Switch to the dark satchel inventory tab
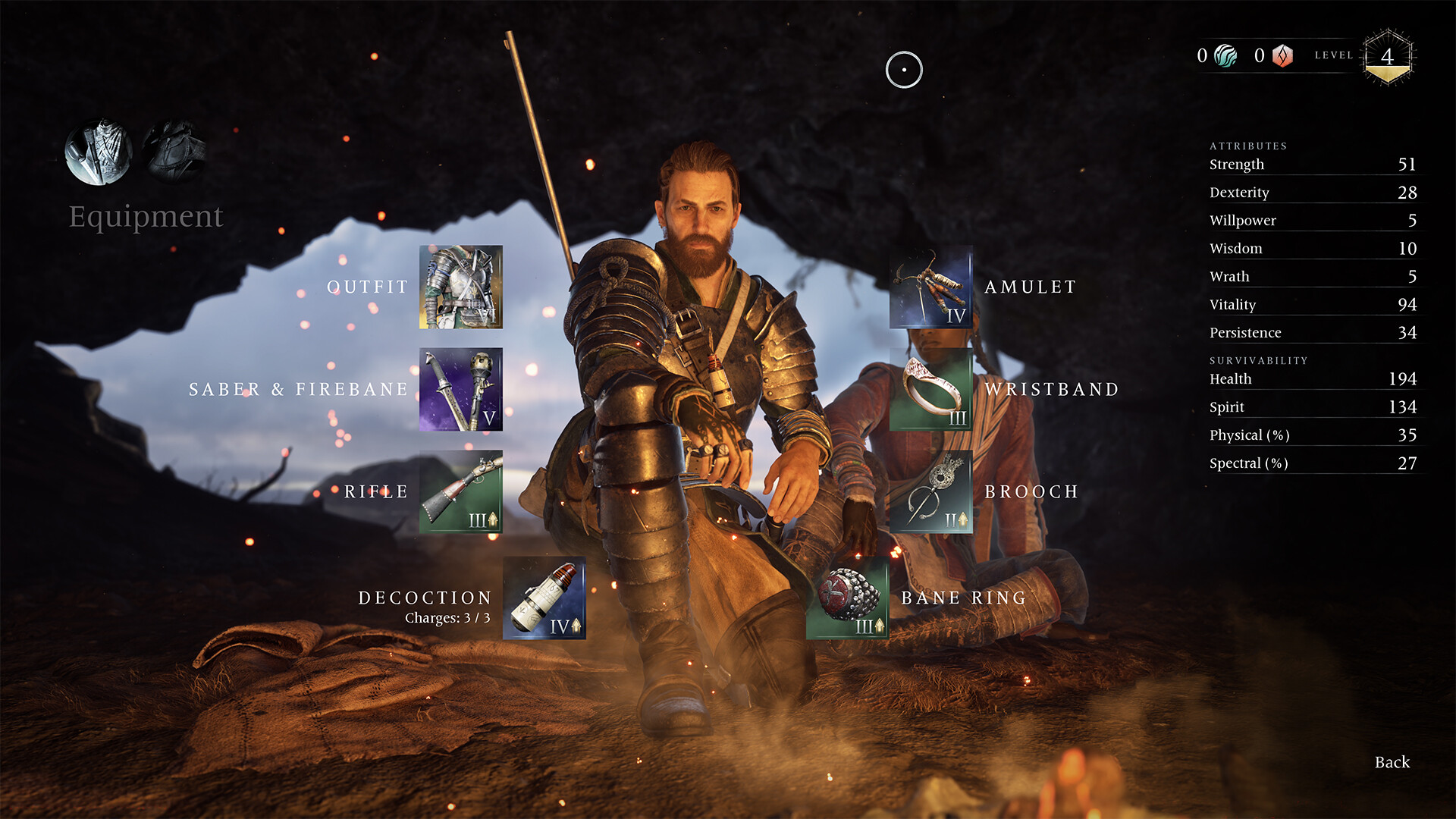 [174, 151]
